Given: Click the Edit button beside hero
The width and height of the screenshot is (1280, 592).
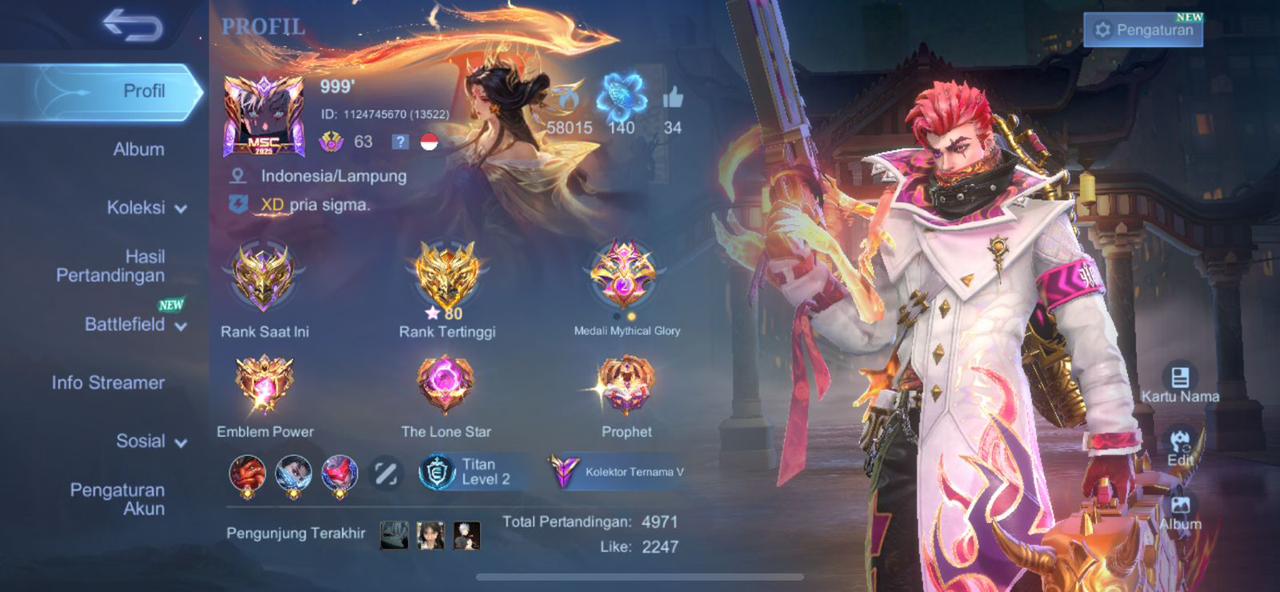Looking at the screenshot, I should pos(1180,447).
